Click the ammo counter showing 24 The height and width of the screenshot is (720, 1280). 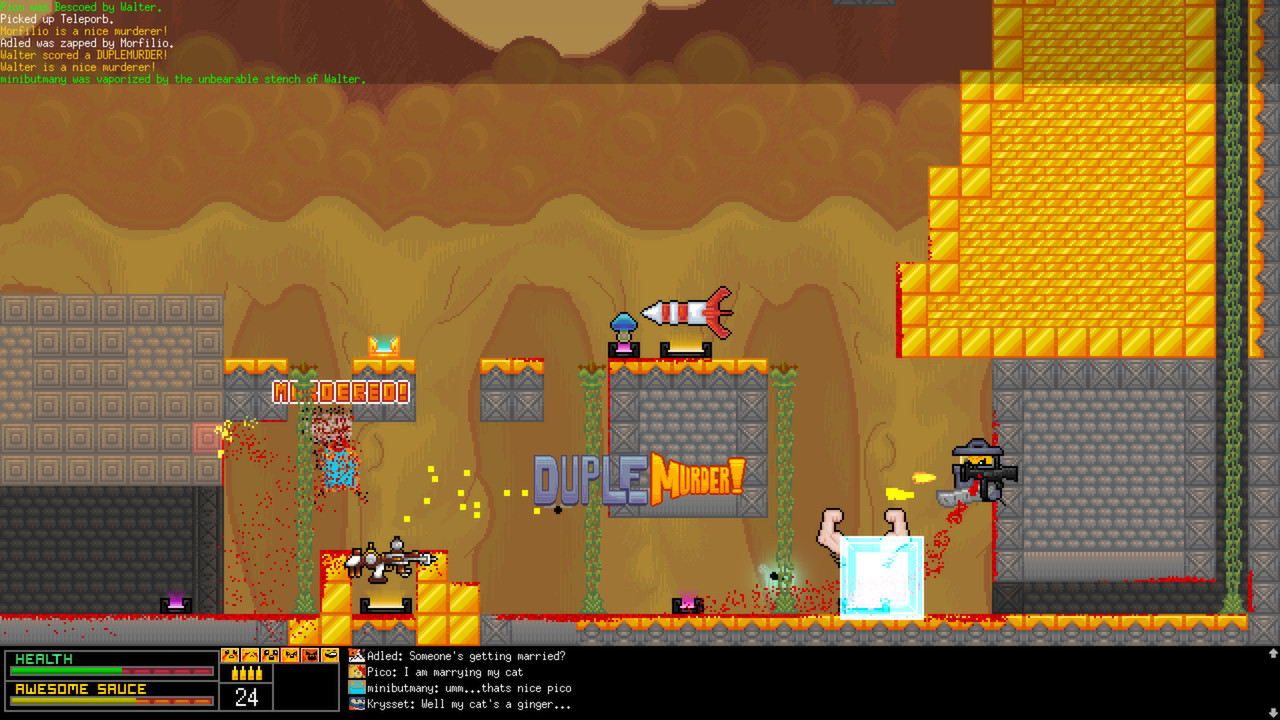tap(246, 697)
